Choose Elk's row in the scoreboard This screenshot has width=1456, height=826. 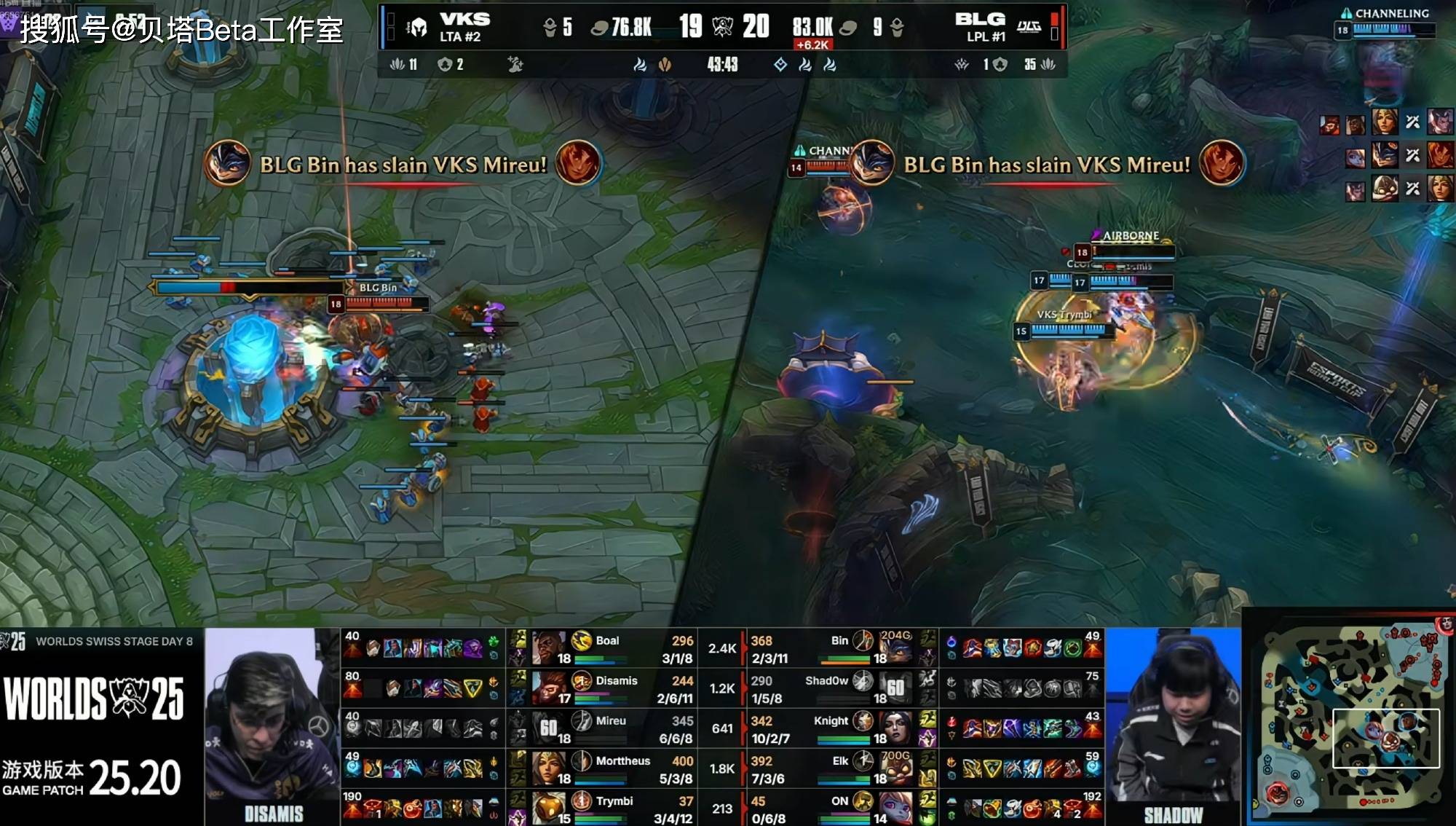coord(839,768)
